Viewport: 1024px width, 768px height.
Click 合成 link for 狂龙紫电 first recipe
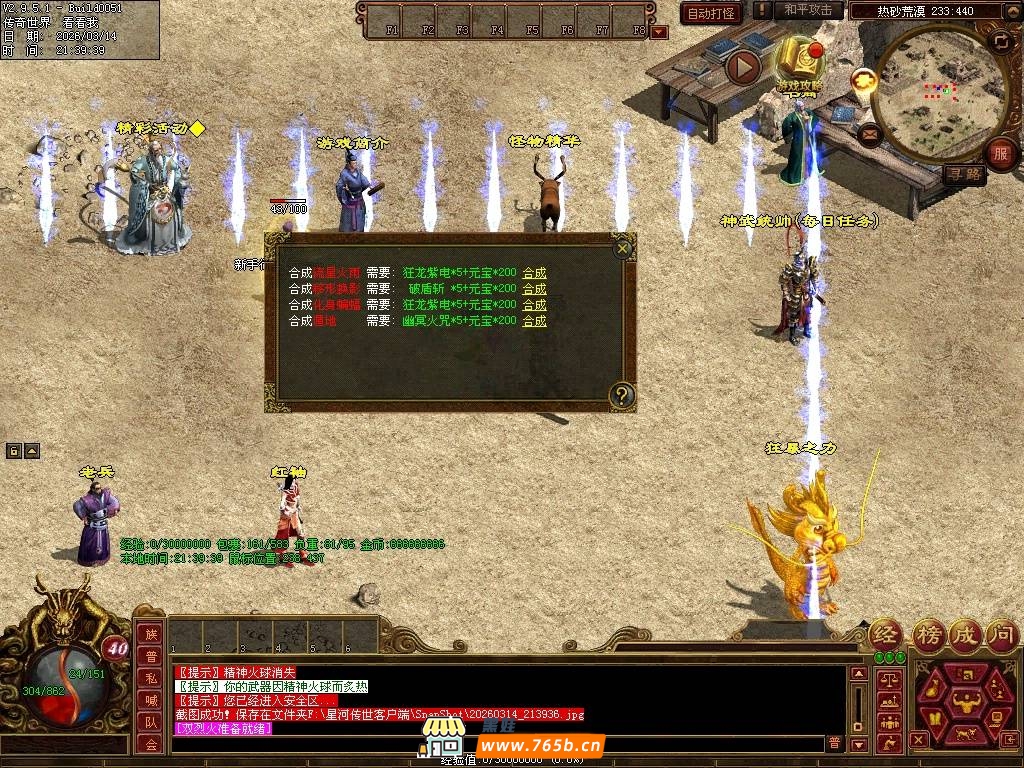[534, 273]
